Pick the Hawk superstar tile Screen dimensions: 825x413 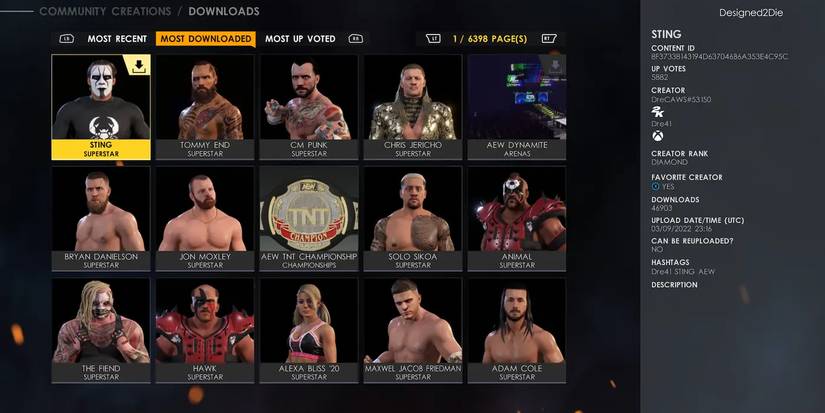point(205,328)
